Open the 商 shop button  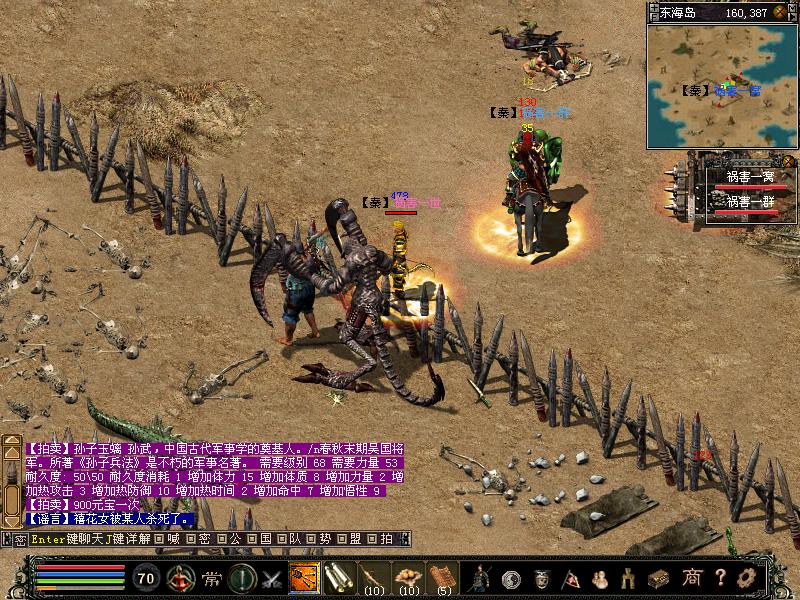point(692,578)
